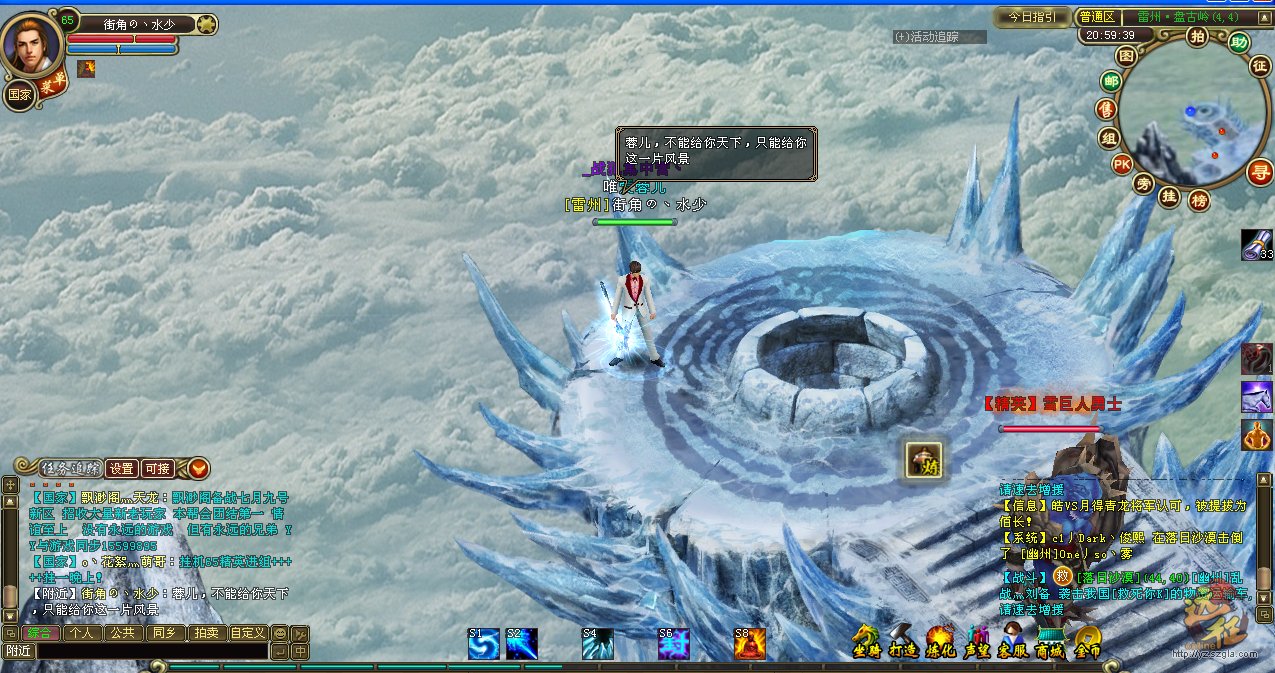Open the 图 map button
Image resolution: width=1275 pixels, height=673 pixels.
tap(1126, 56)
